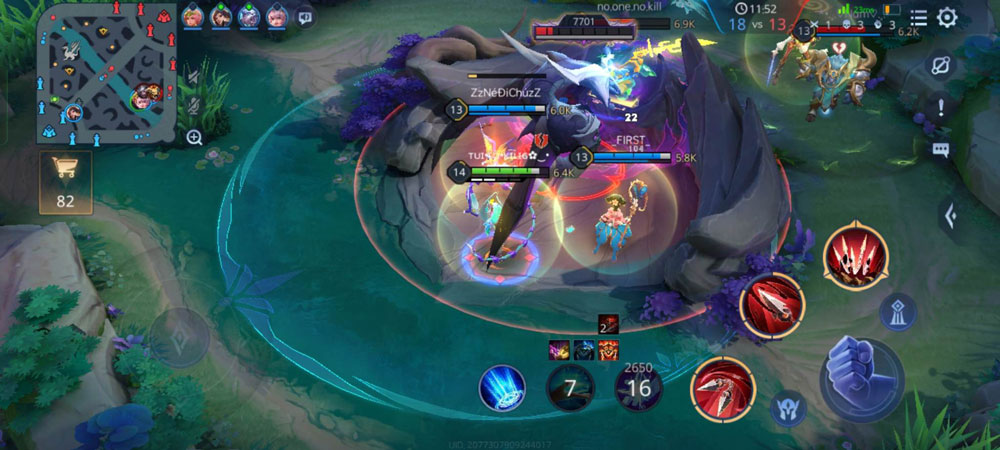Open the voice chat bubble beside teammate portraits
The width and height of the screenshot is (1000, 450).
(305, 17)
